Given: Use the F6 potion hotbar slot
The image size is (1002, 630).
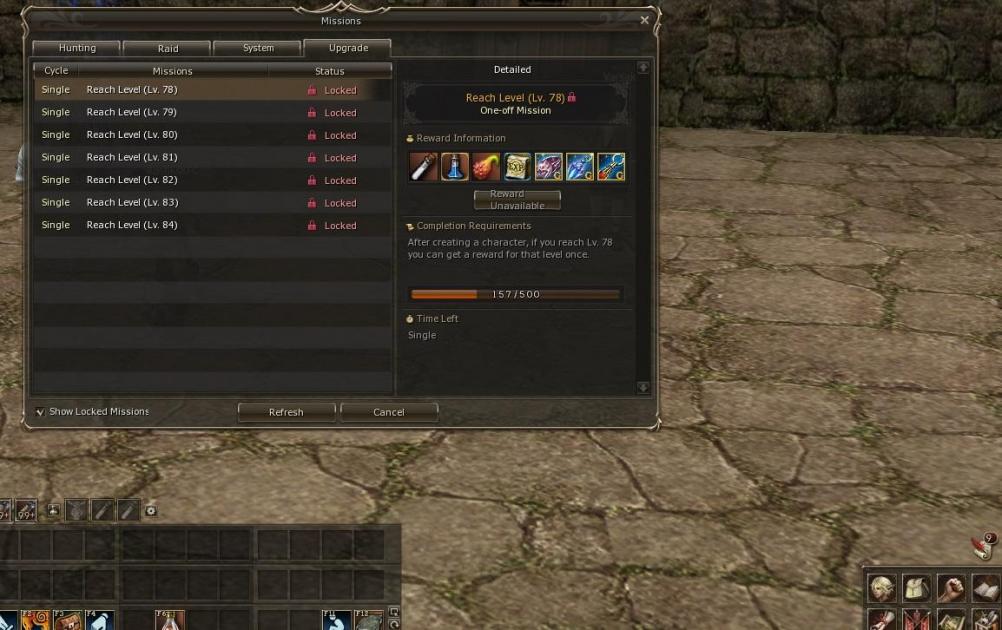Looking at the screenshot, I should (x=170, y=621).
